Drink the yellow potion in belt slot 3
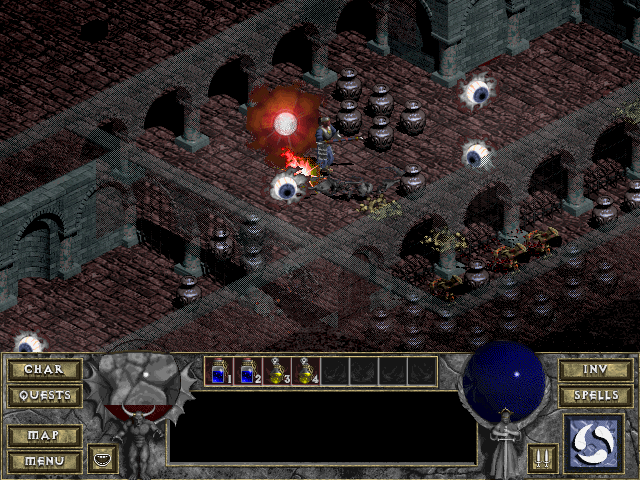Image resolution: width=640 pixels, height=480 pixels. (277, 371)
